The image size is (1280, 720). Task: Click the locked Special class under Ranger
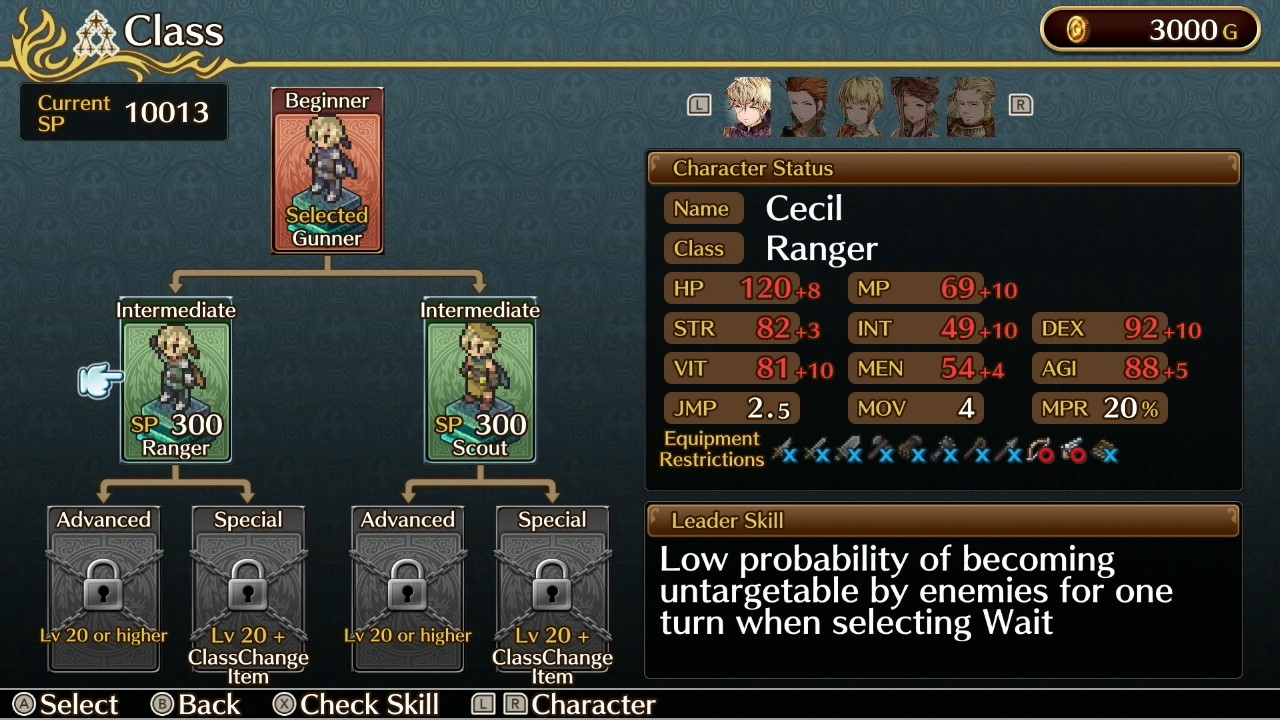(x=248, y=590)
